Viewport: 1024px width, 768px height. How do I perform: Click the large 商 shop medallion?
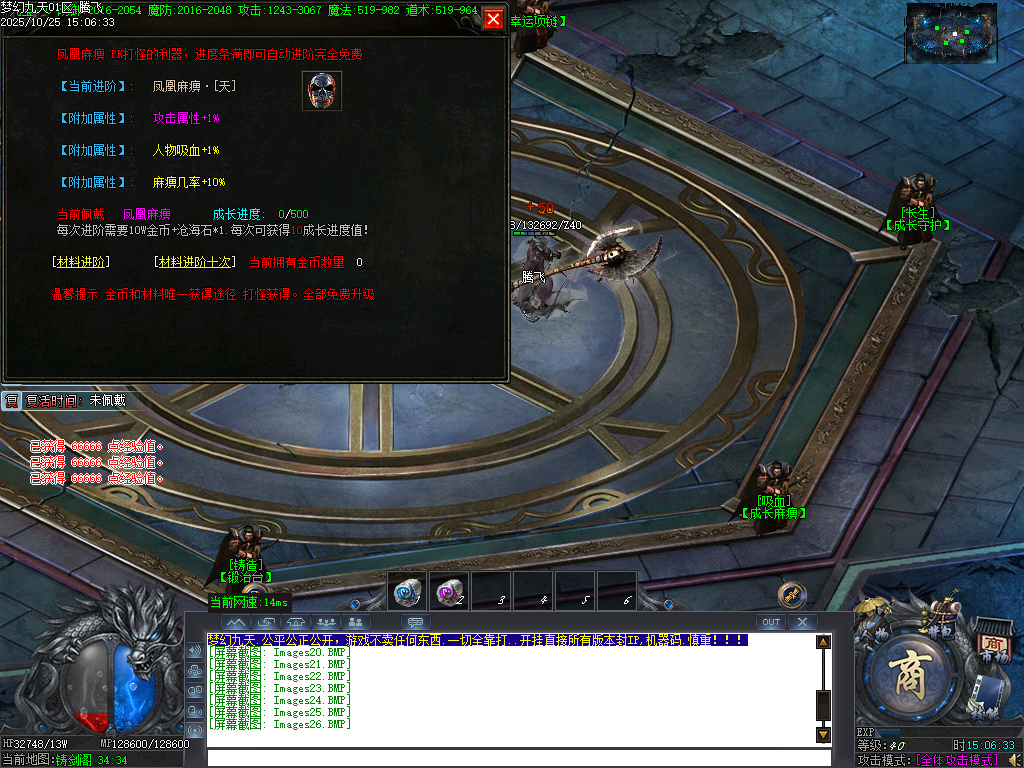point(912,672)
